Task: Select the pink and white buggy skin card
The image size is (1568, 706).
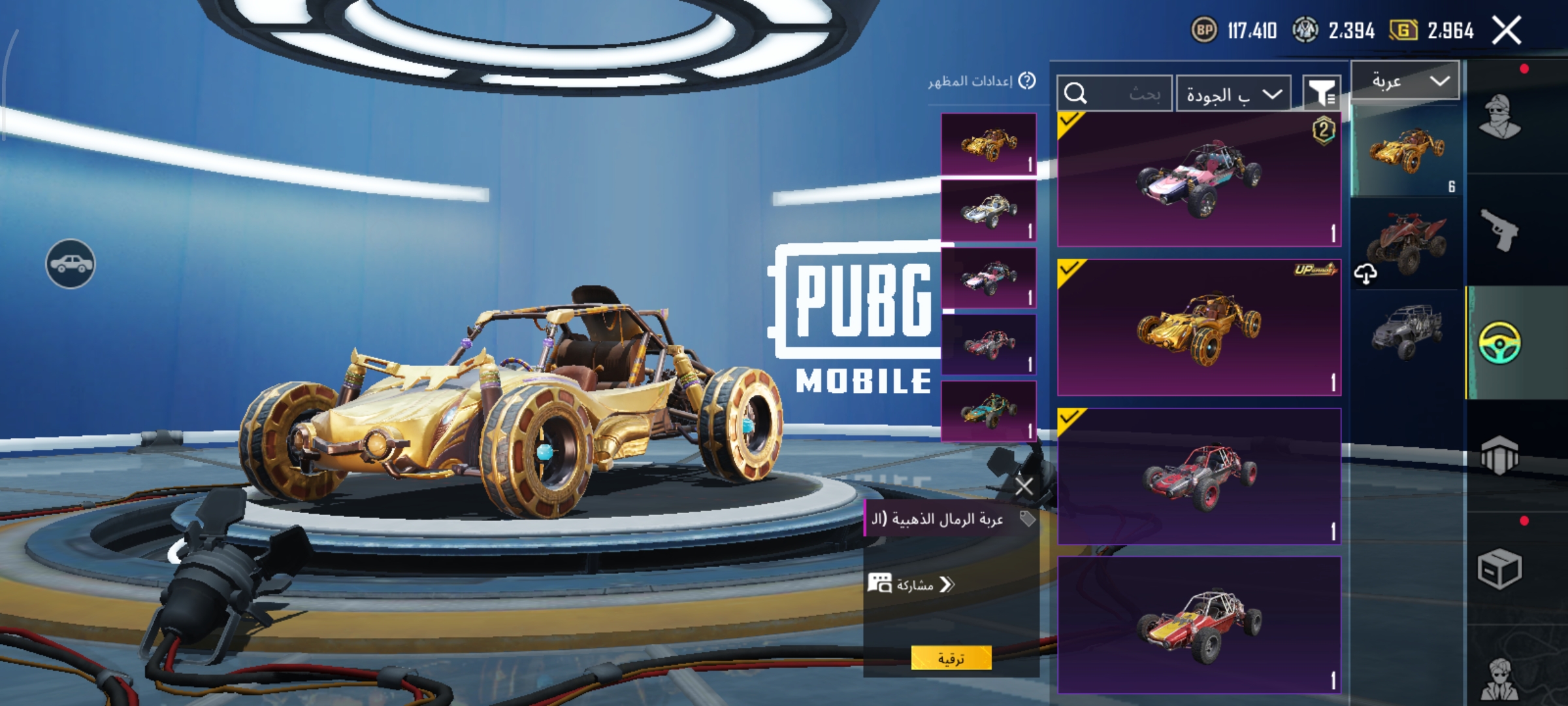Action: coord(1199,180)
